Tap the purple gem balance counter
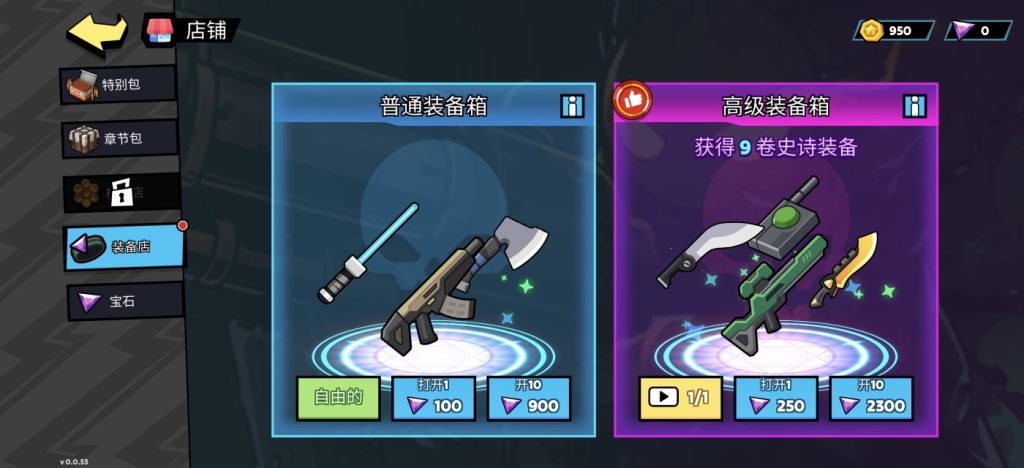This screenshot has width=1024, height=468. [x=977, y=30]
